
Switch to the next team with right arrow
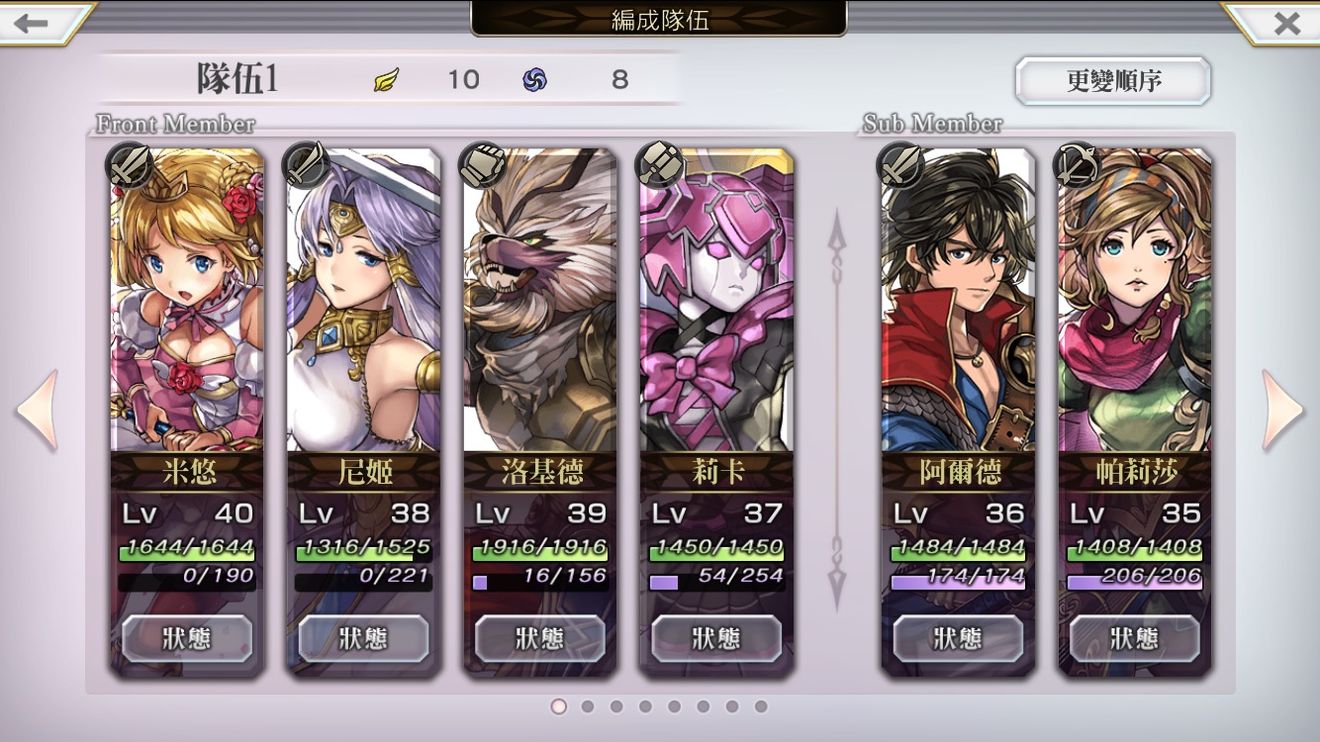[x=1283, y=410]
